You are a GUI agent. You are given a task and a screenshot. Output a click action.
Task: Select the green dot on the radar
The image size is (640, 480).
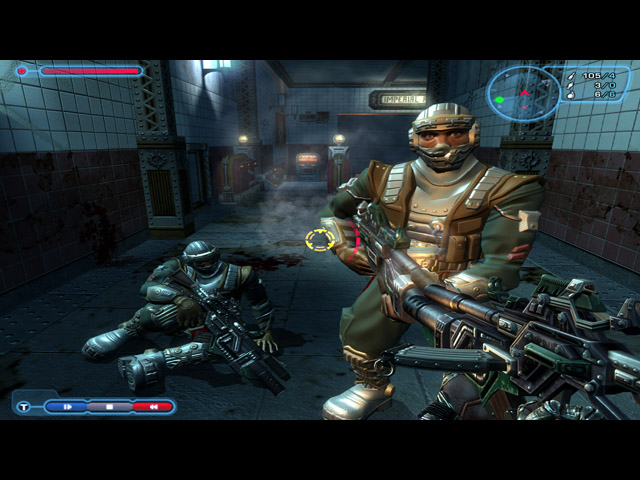500,100
